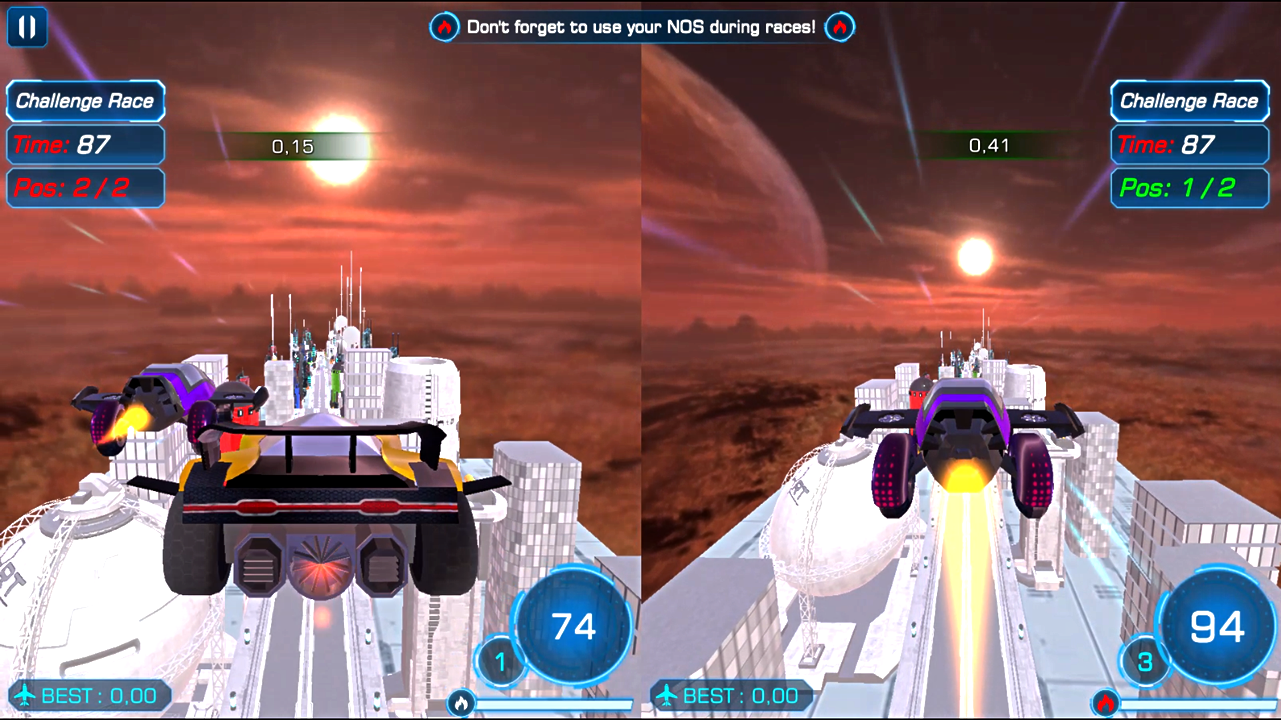Select the left player's Pos: 2/2 indicator
1281x720 pixels.
[85, 188]
